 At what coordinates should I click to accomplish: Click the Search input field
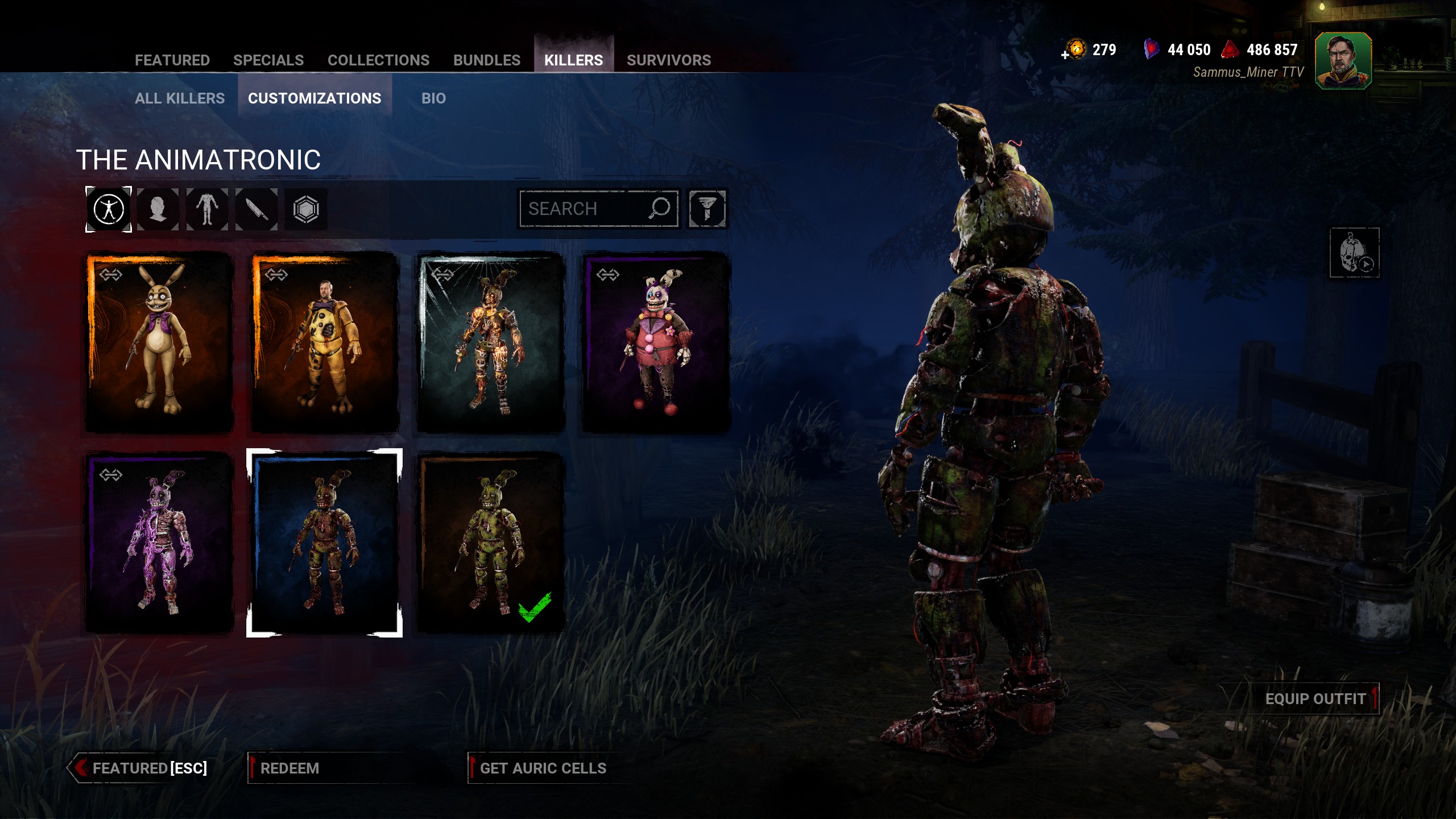tap(586, 209)
